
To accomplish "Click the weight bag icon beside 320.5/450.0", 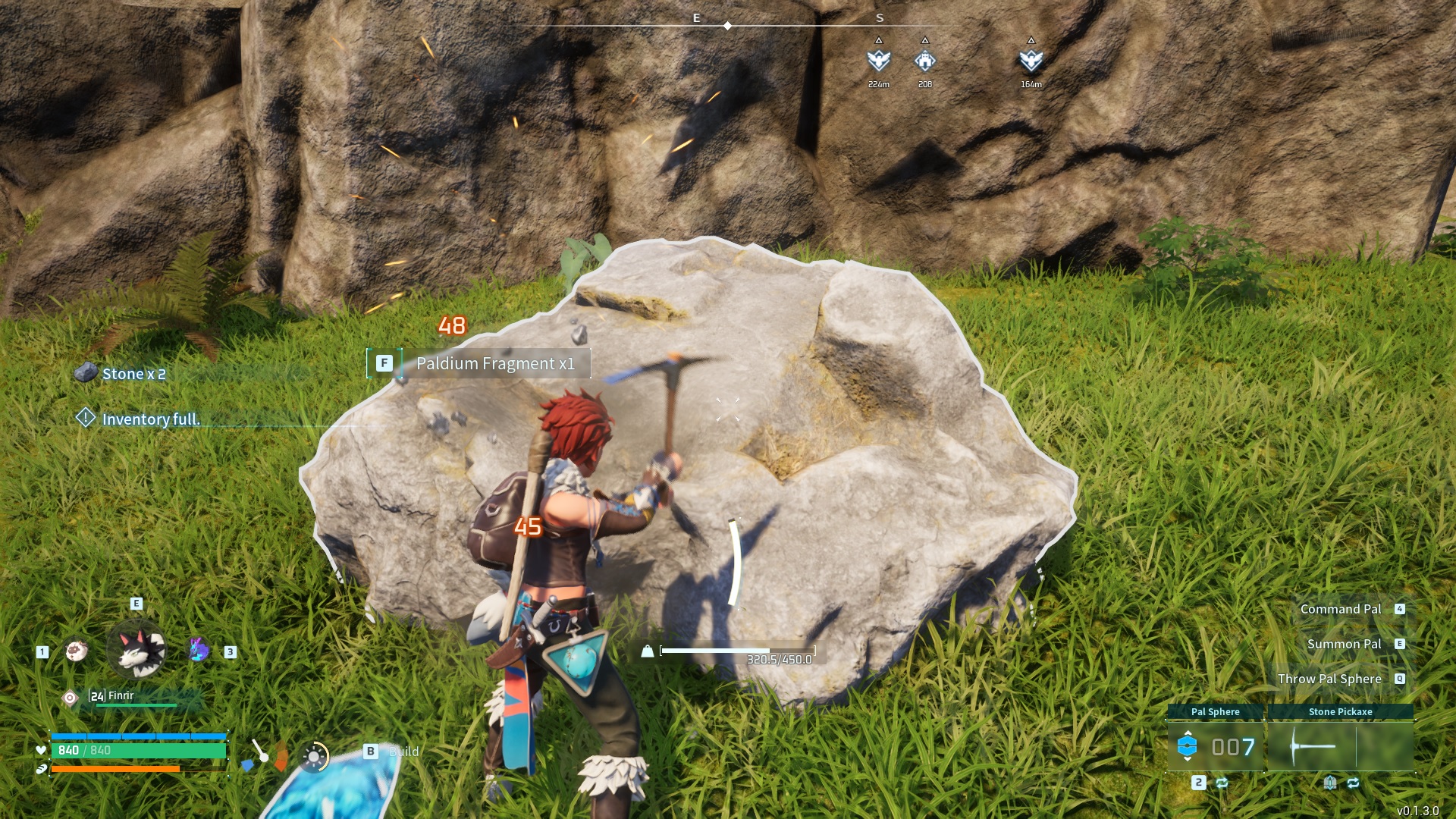I will tap(646, 650).
